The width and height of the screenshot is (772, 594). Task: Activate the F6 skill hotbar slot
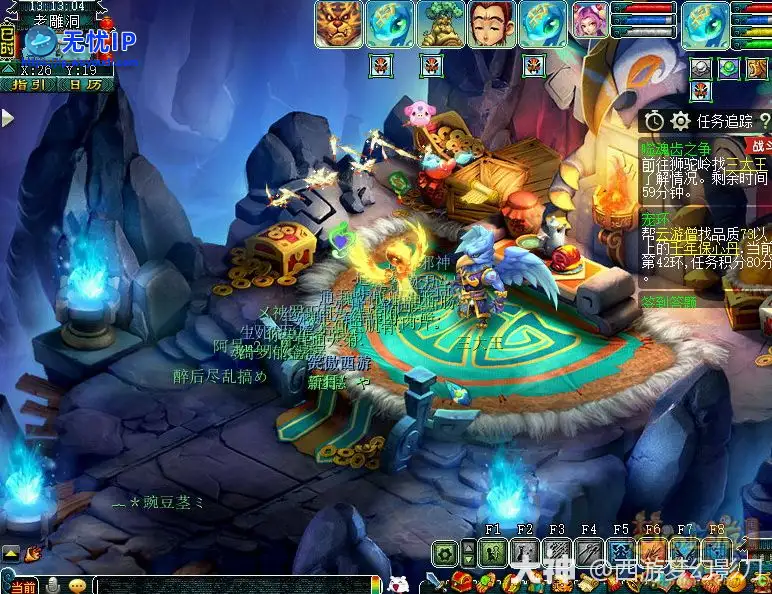pos(653,551)
